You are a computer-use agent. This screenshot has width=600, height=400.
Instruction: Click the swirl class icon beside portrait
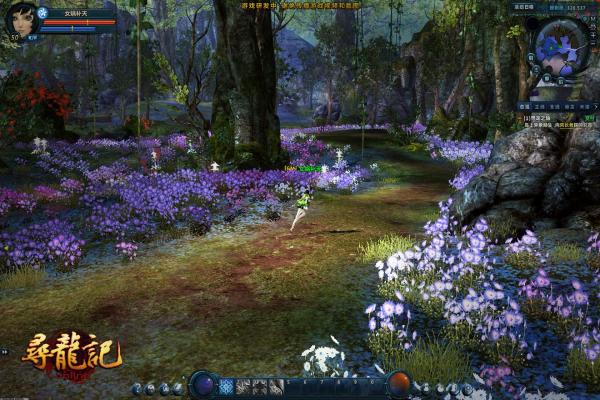tap(42, 13)
